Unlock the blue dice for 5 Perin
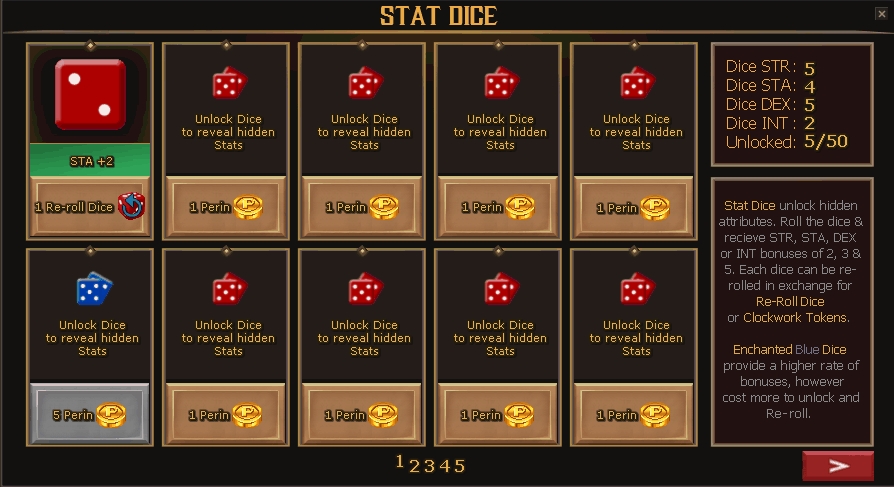Image resolution: width=894 pixels, height=487 pixels. coord(90,414)
